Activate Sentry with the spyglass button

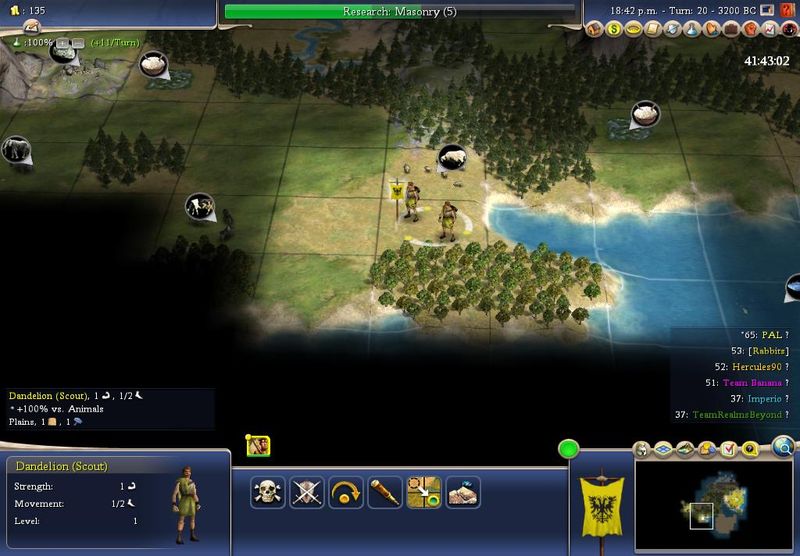(385, 491)
